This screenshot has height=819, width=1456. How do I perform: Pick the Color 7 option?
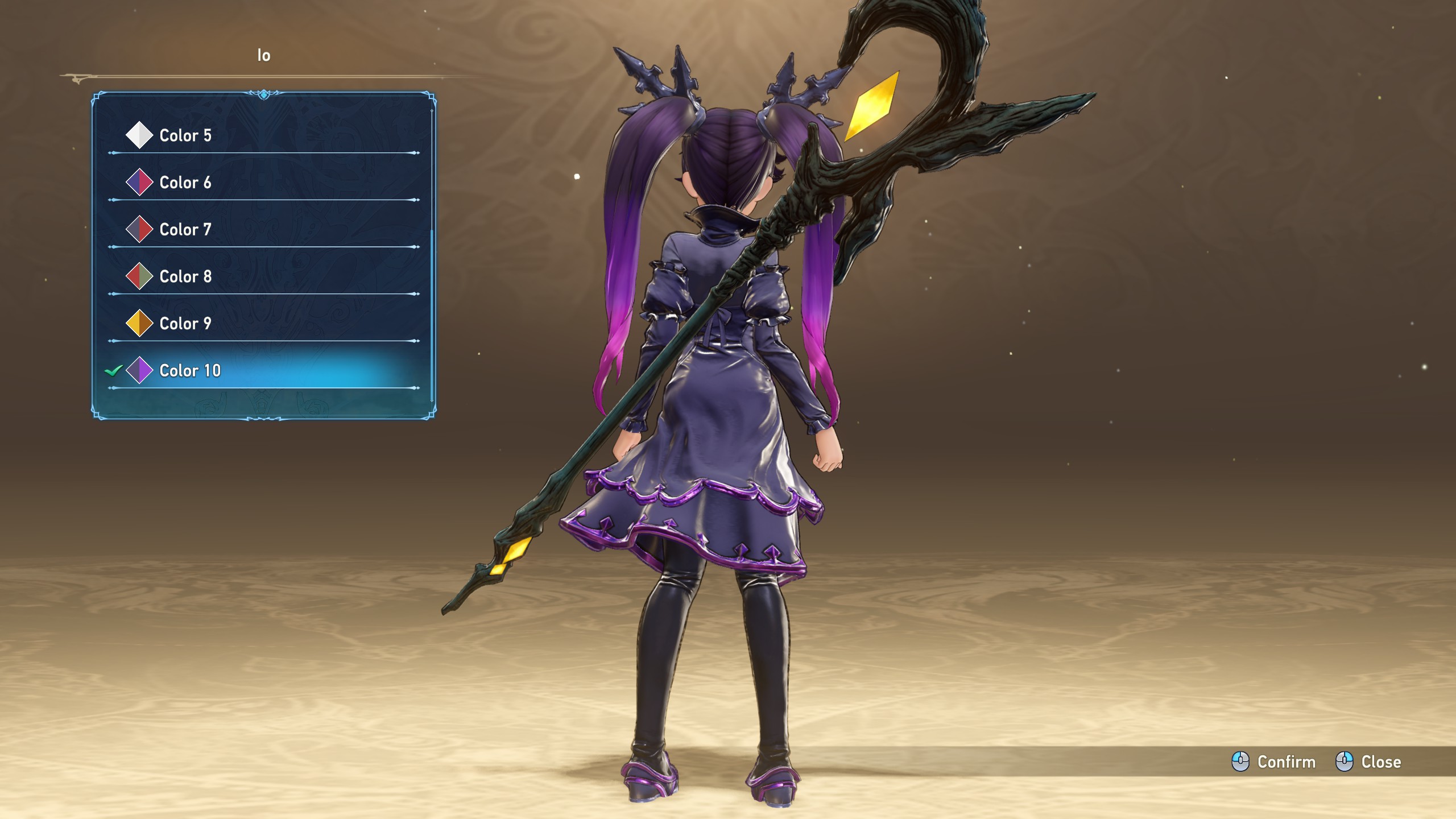(x=185, y=230)
